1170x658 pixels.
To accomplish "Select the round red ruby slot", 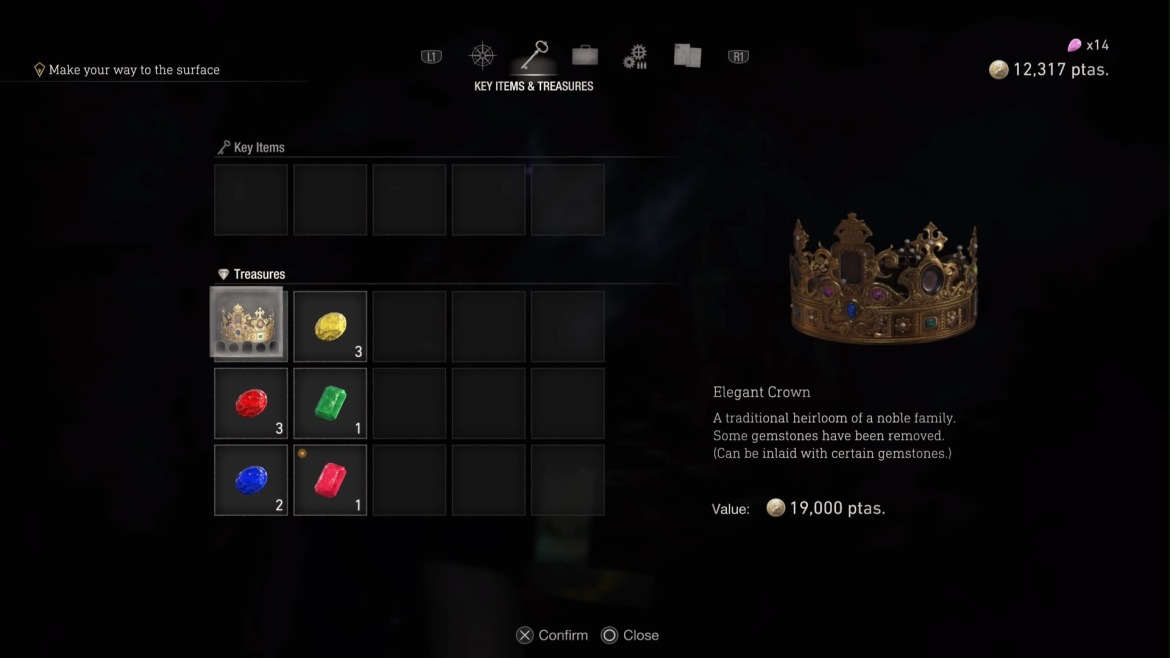I will [251, 404].
